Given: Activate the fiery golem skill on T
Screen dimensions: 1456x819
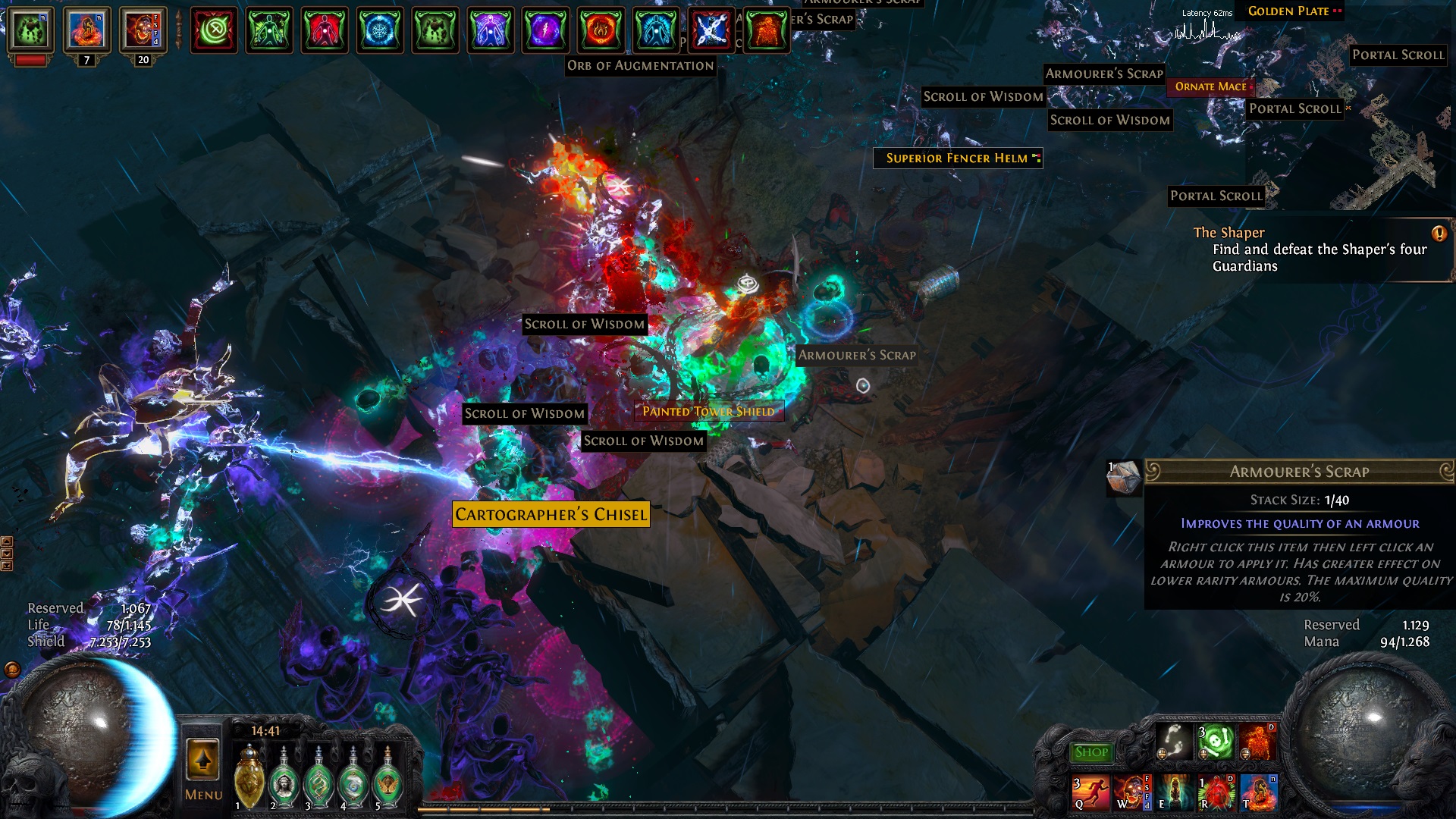Looking at the screenshot, I should coord(1258,792).
